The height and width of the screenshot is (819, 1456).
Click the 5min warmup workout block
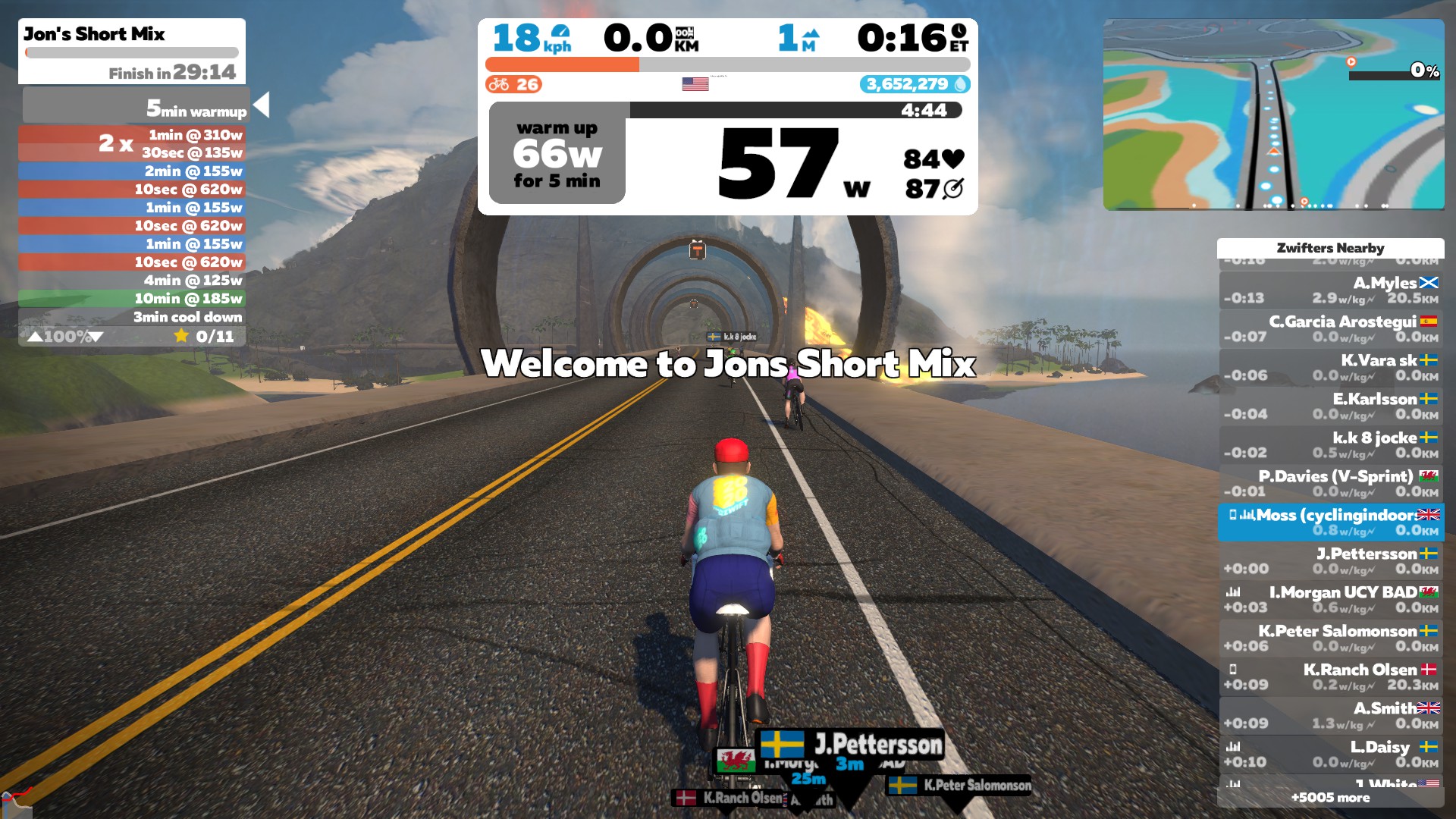135,105
